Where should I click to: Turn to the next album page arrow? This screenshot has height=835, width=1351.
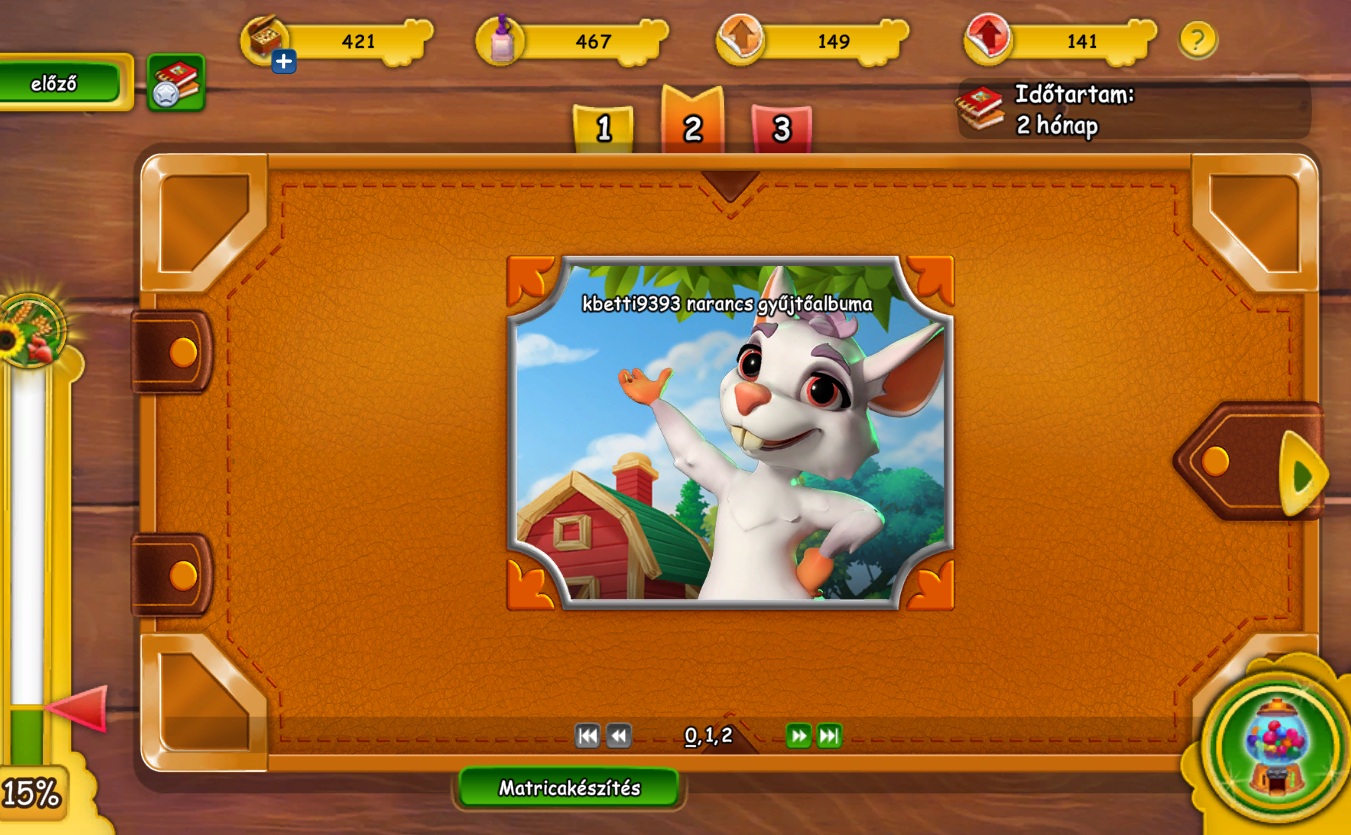[1300, 474]
